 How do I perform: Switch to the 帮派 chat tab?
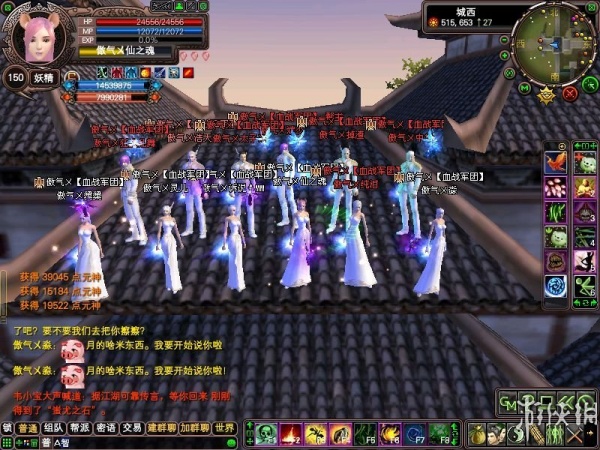(x=80, y=428)
